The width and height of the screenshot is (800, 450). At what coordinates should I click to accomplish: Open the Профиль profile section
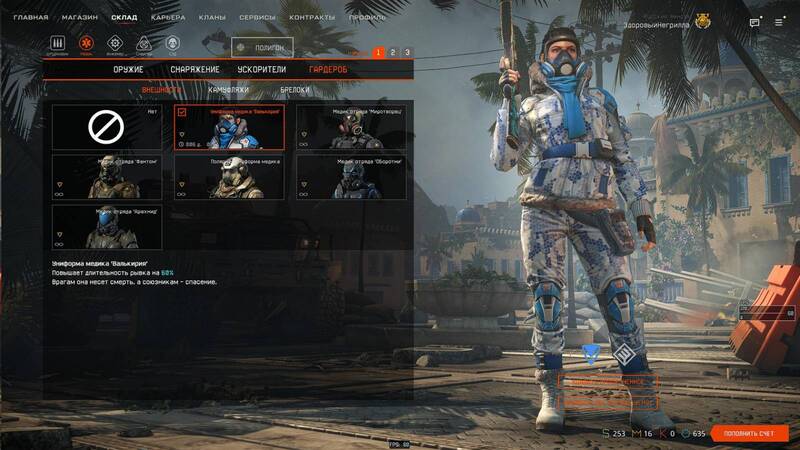[367, 18]
